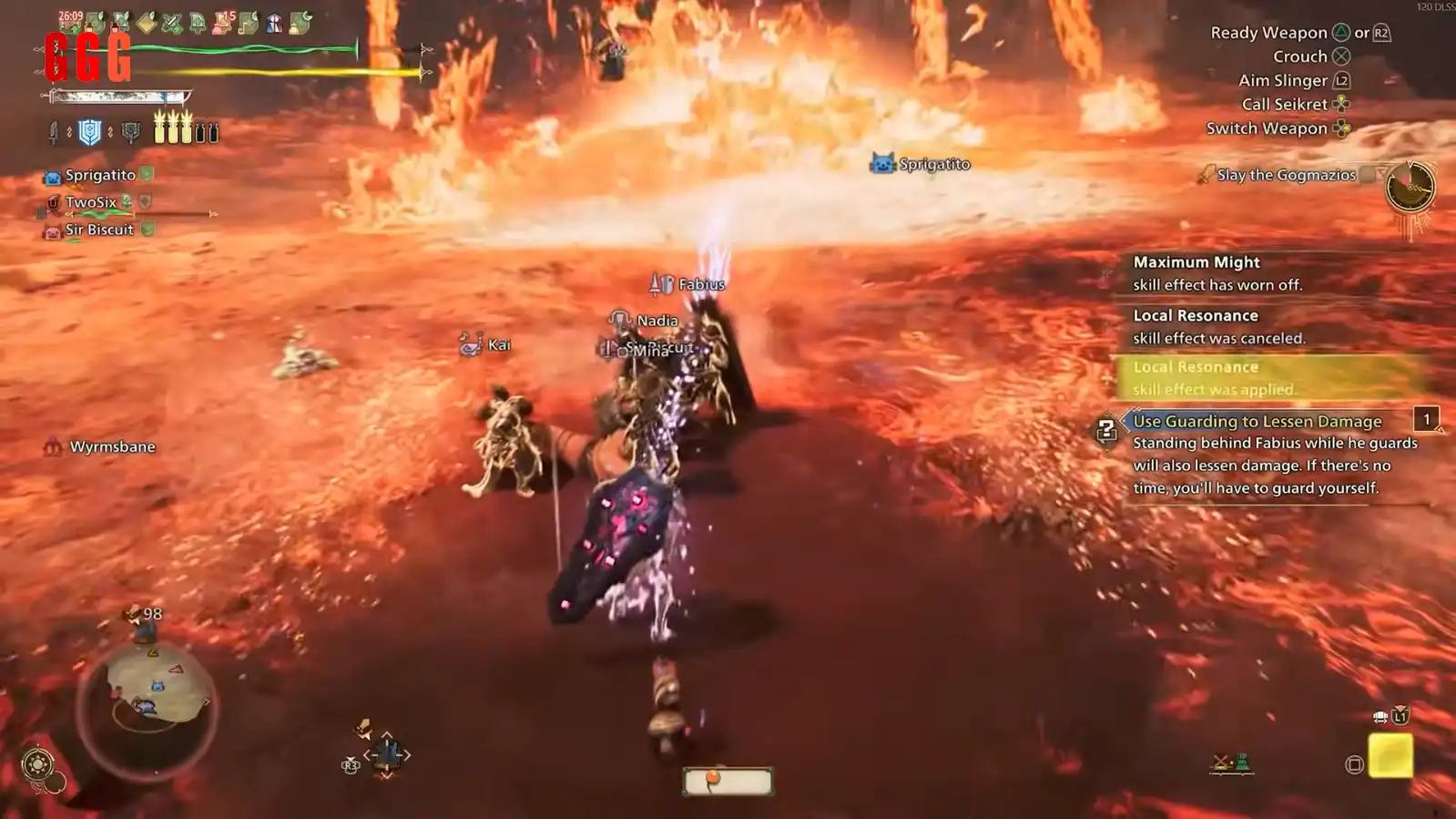Select Sir Biscuit in the party list
1456x819 pixels.
(x=98, y=230)
